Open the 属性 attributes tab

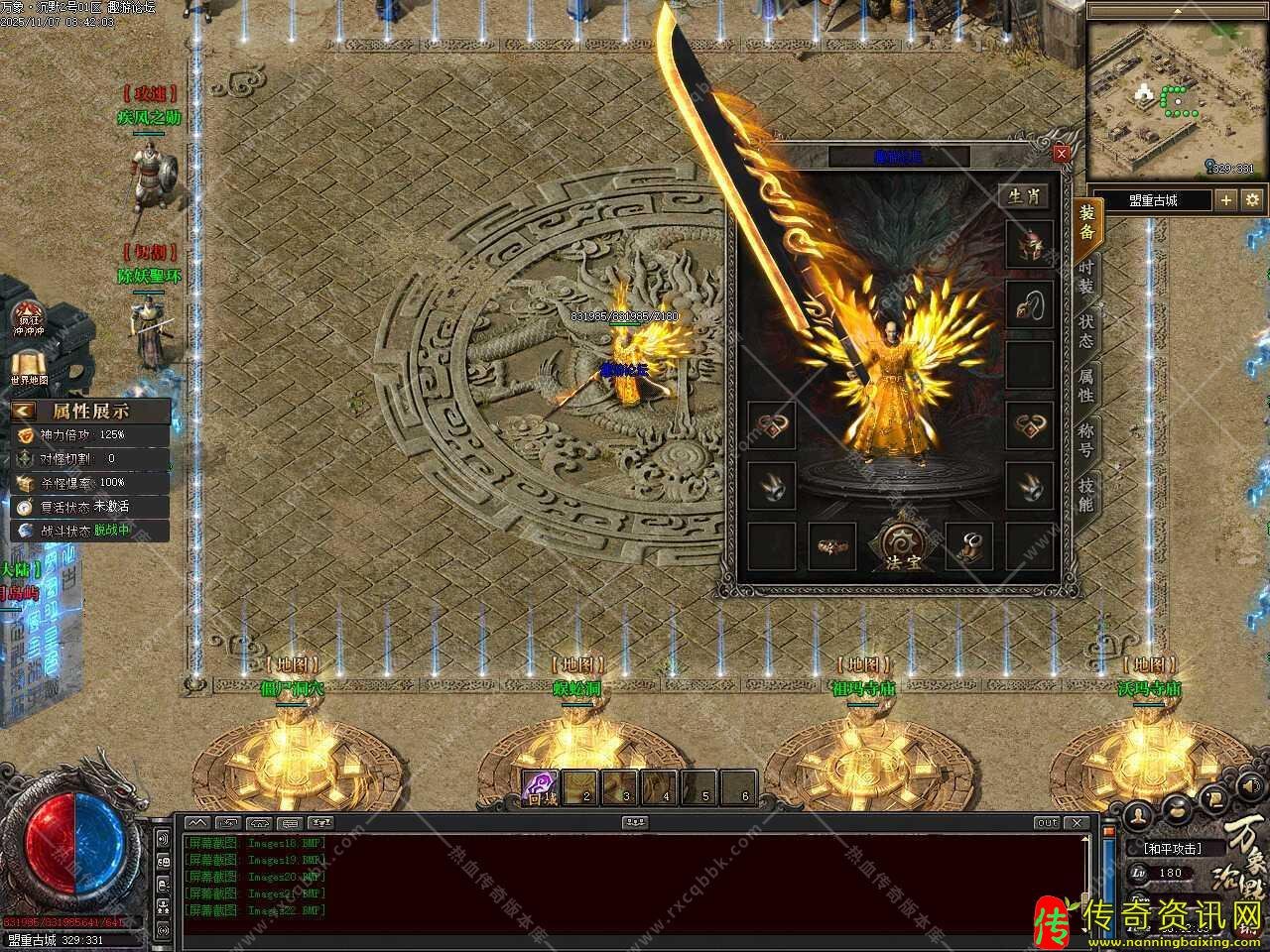[x=1086, y=385]
